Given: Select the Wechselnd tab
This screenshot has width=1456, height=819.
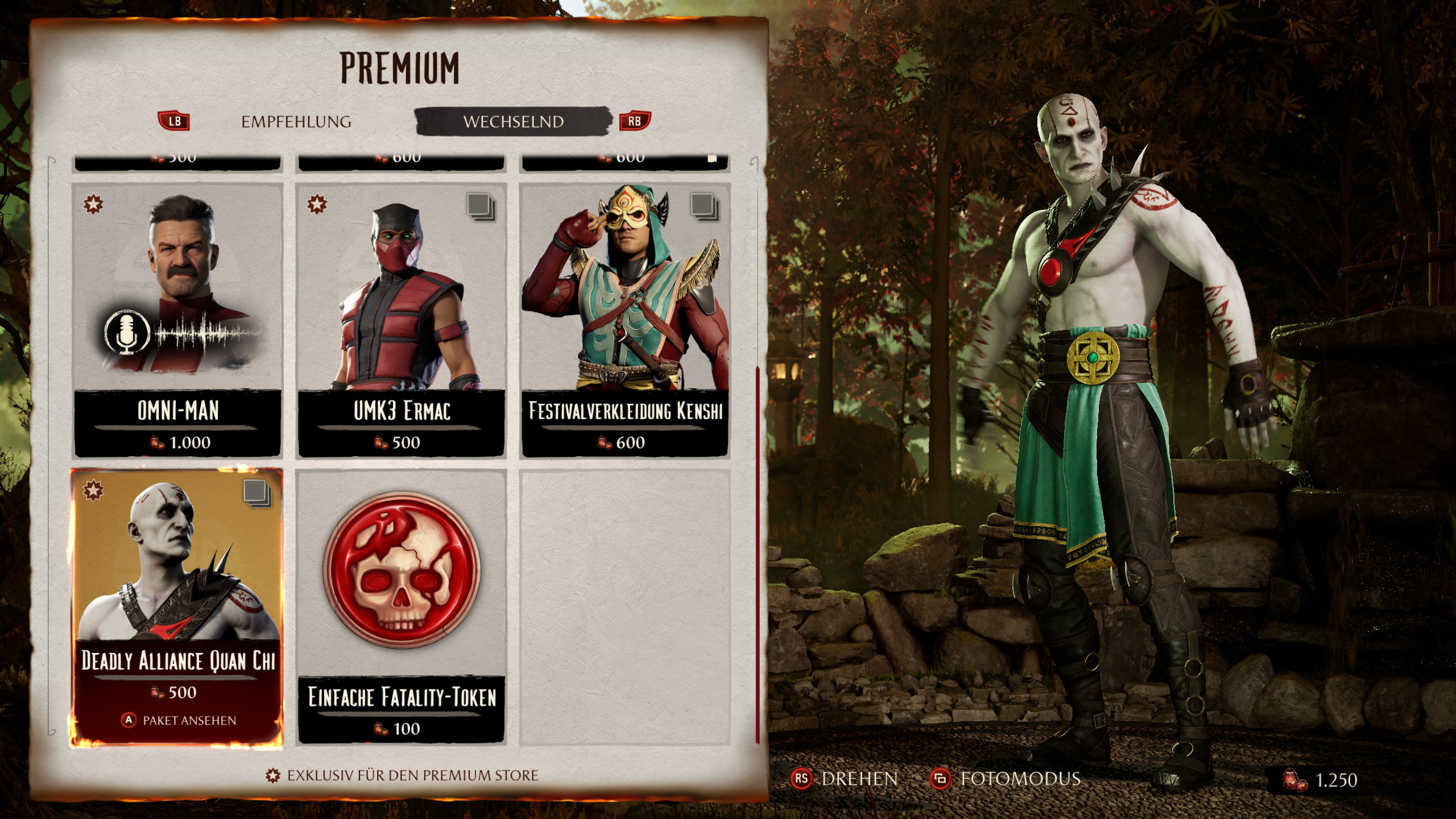Looking at the screenshot, I should tap(513, 122).
